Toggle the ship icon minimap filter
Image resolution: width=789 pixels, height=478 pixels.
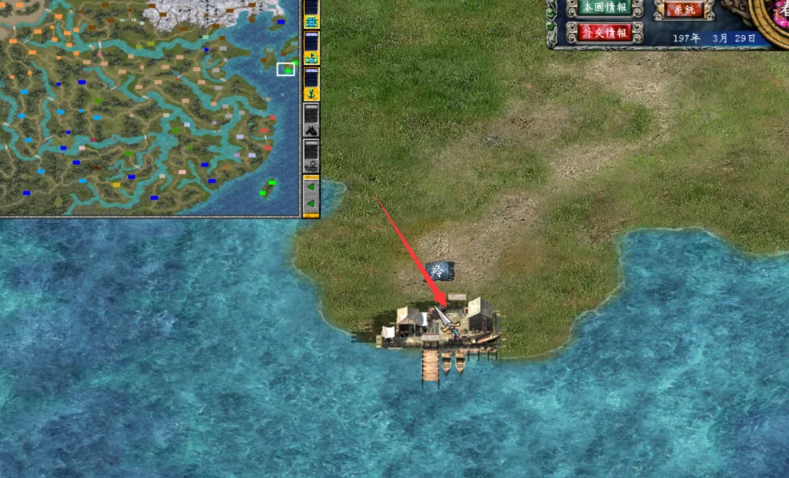click(311, 58)
